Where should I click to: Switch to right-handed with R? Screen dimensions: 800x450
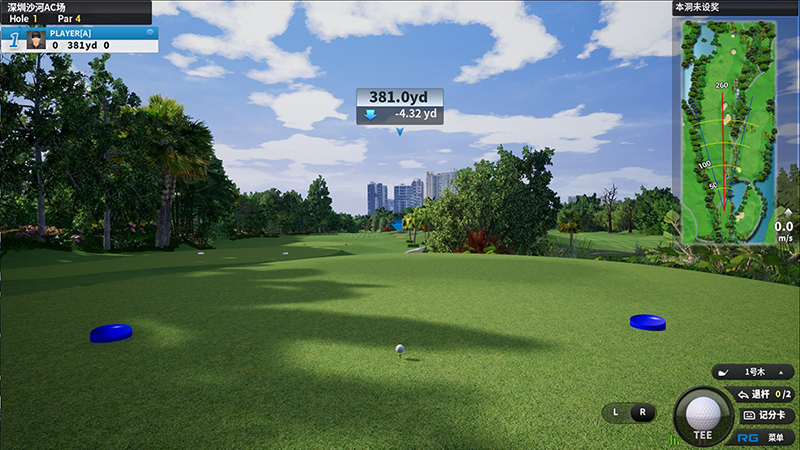tap(642, 412)
